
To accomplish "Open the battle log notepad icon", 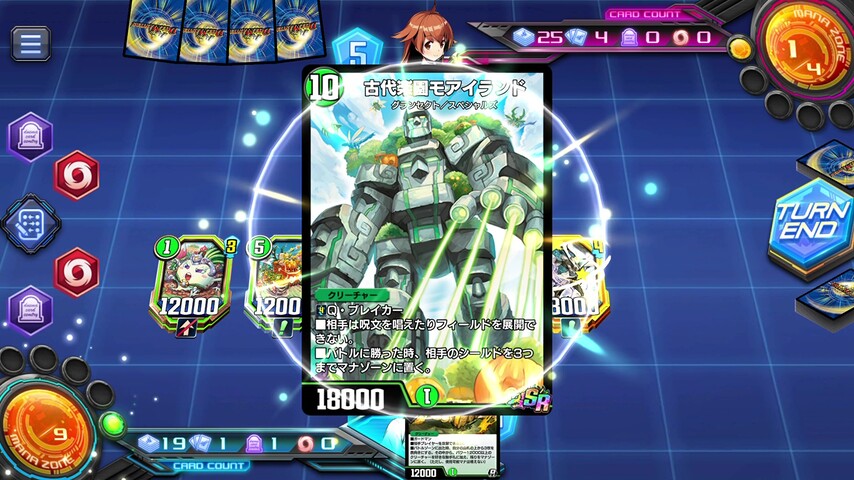I will 31,222.
